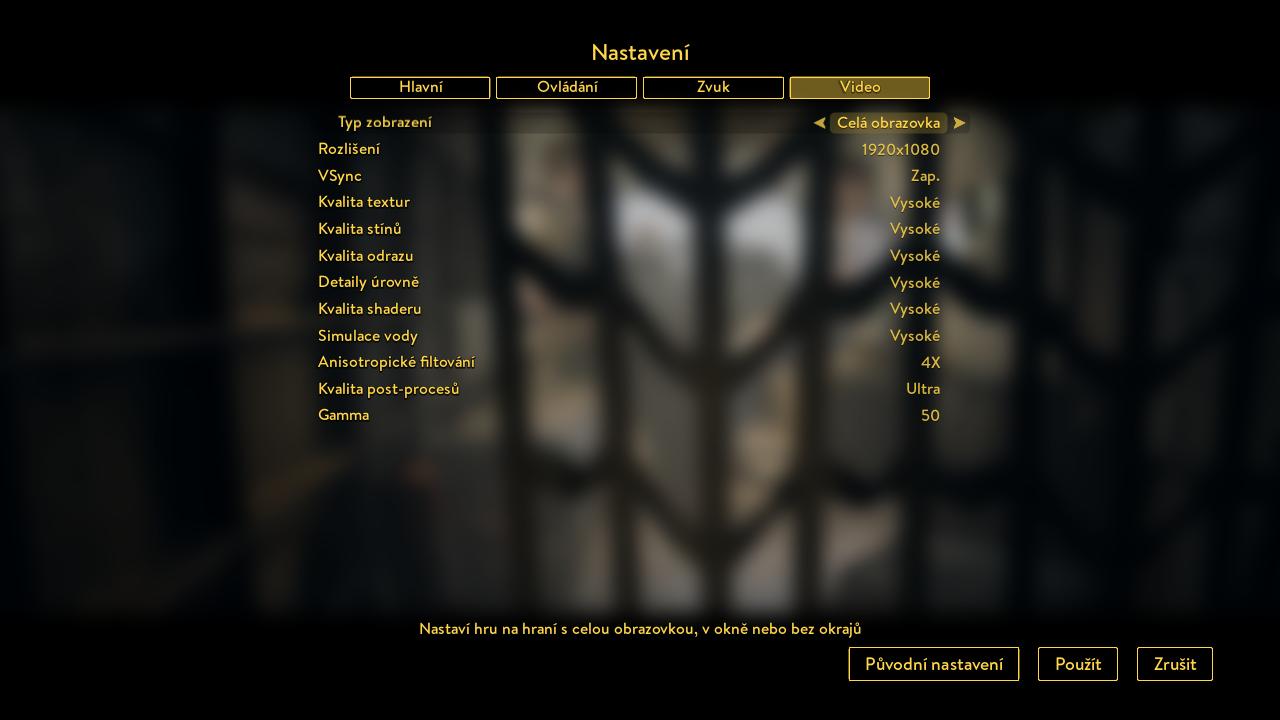Choose the Detaily úrovně setting
Screen dimensions: 1280x720
628,282
